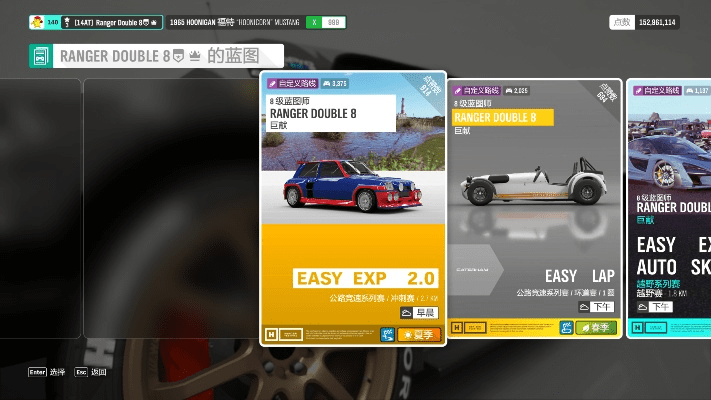Screen dimensions: 711x400
Task: Choose the EASY LAP Caterham blueprint card
Action: tap(534, 208)
